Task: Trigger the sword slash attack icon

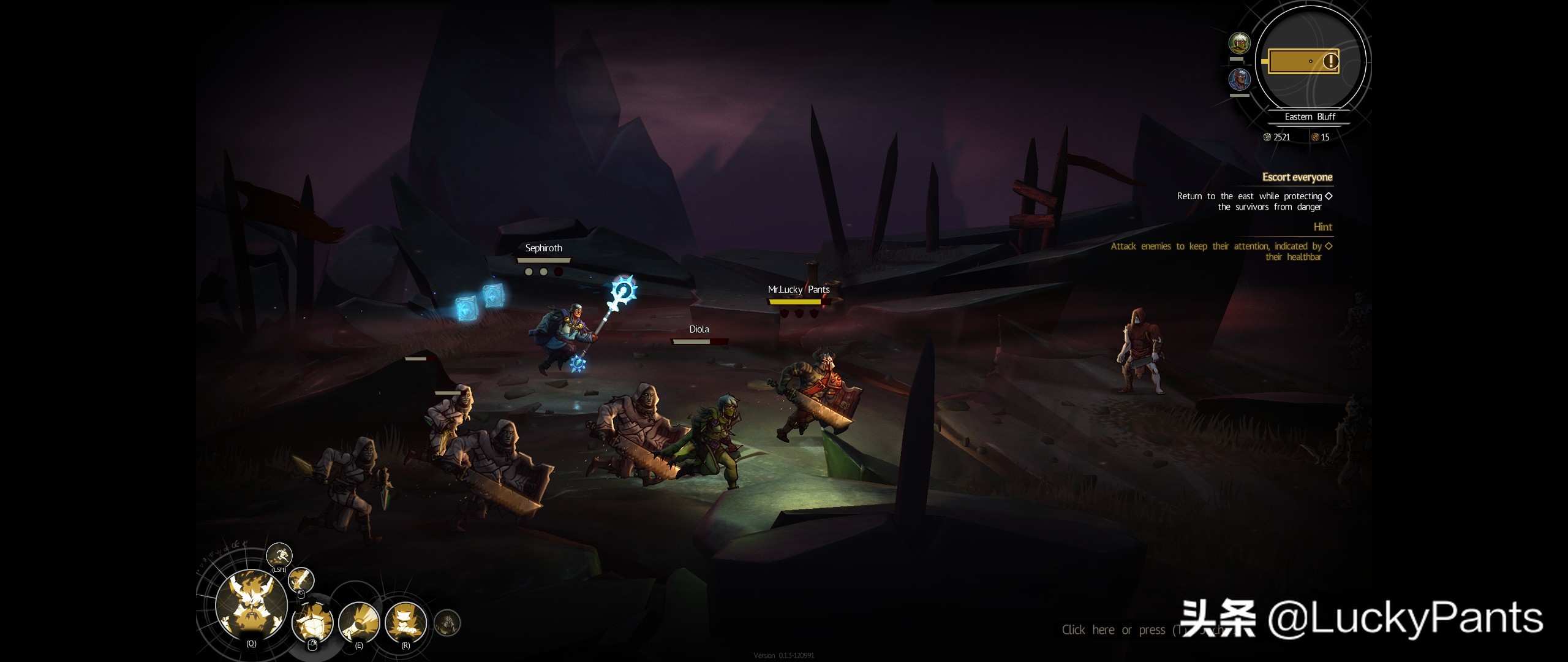Action: (301, 579)
